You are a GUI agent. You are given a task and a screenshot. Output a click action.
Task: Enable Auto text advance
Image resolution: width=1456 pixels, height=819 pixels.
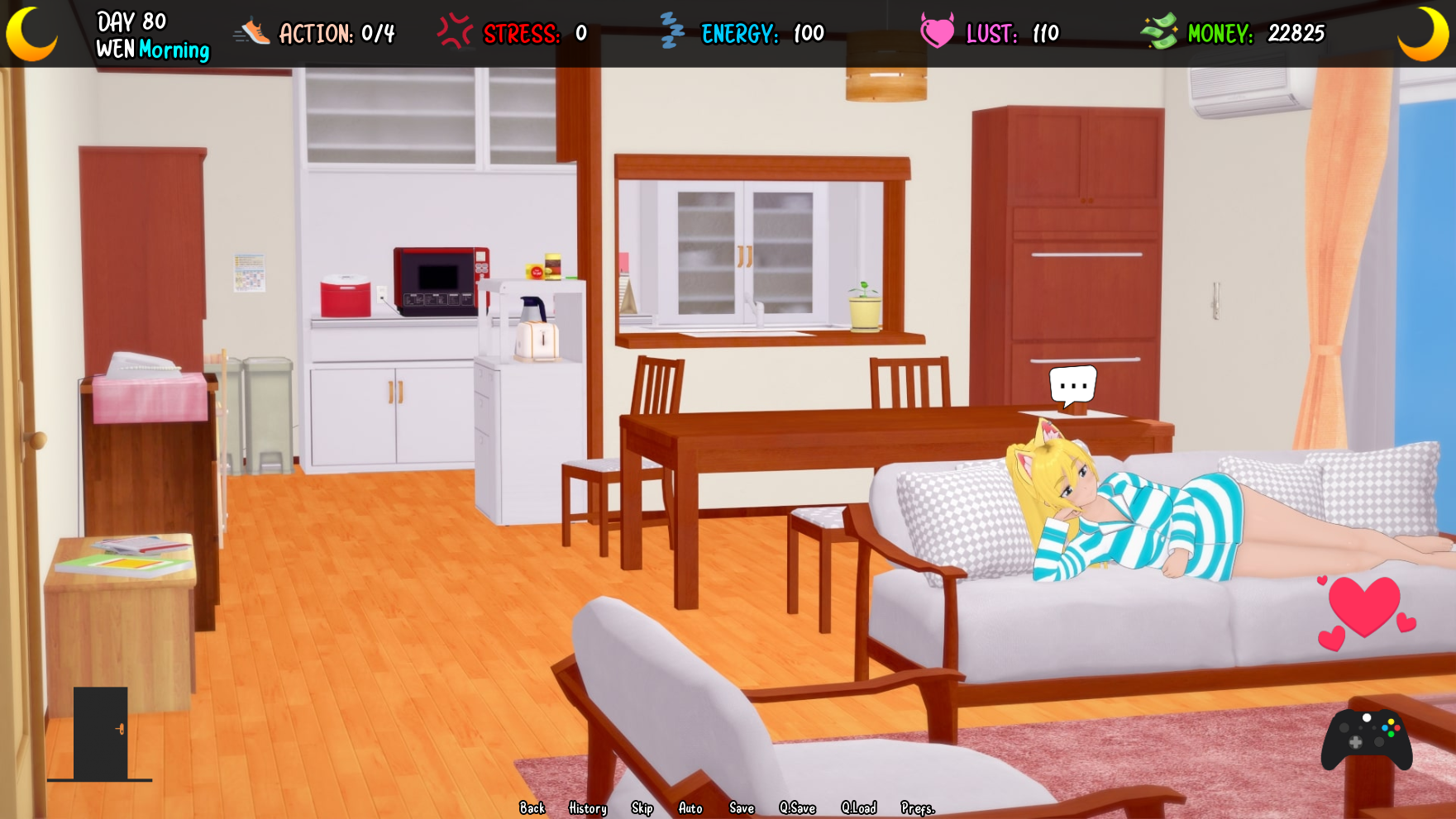tap(690, 808)
